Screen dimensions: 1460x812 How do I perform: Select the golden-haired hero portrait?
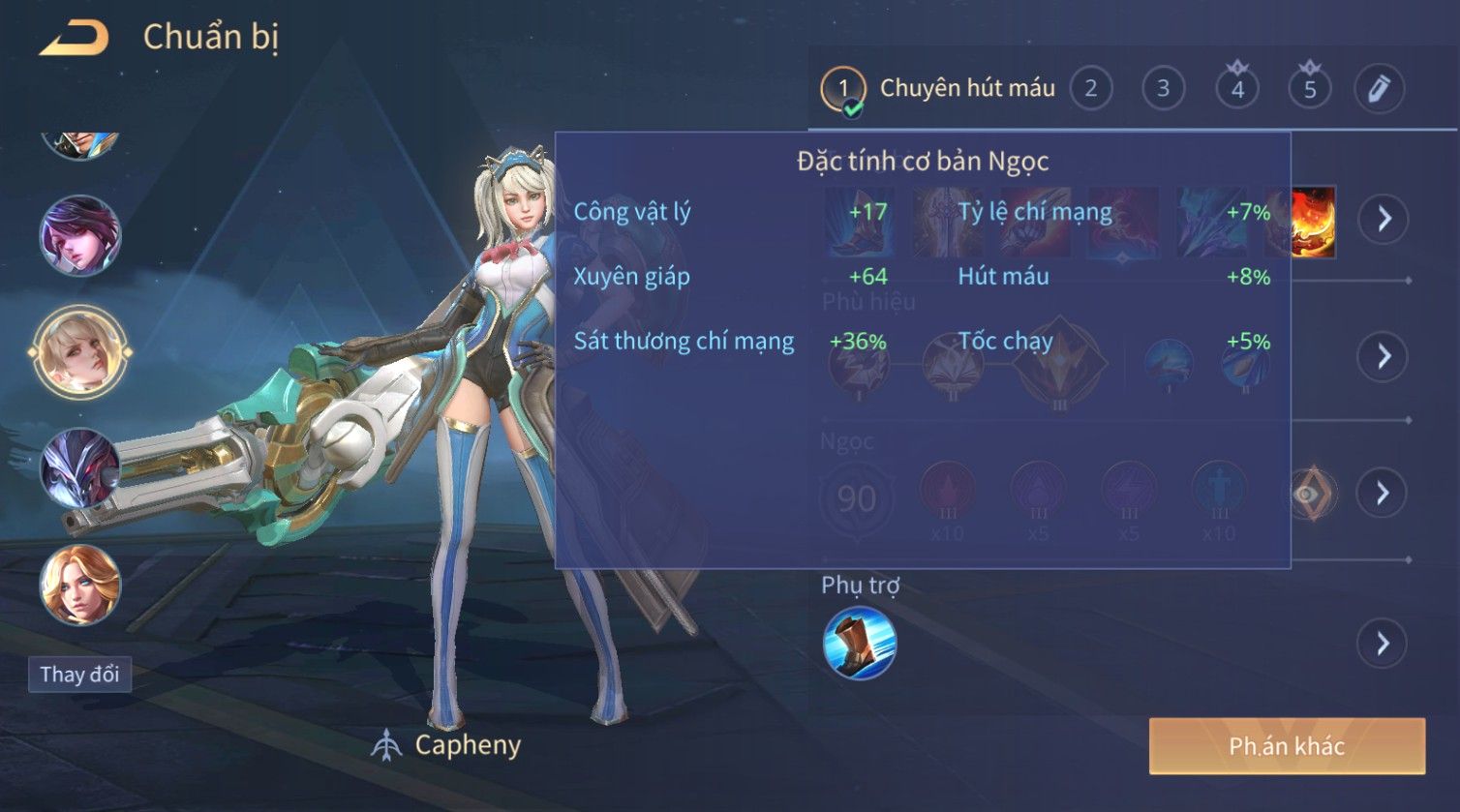pyautogui.click(x=80, y=585)
